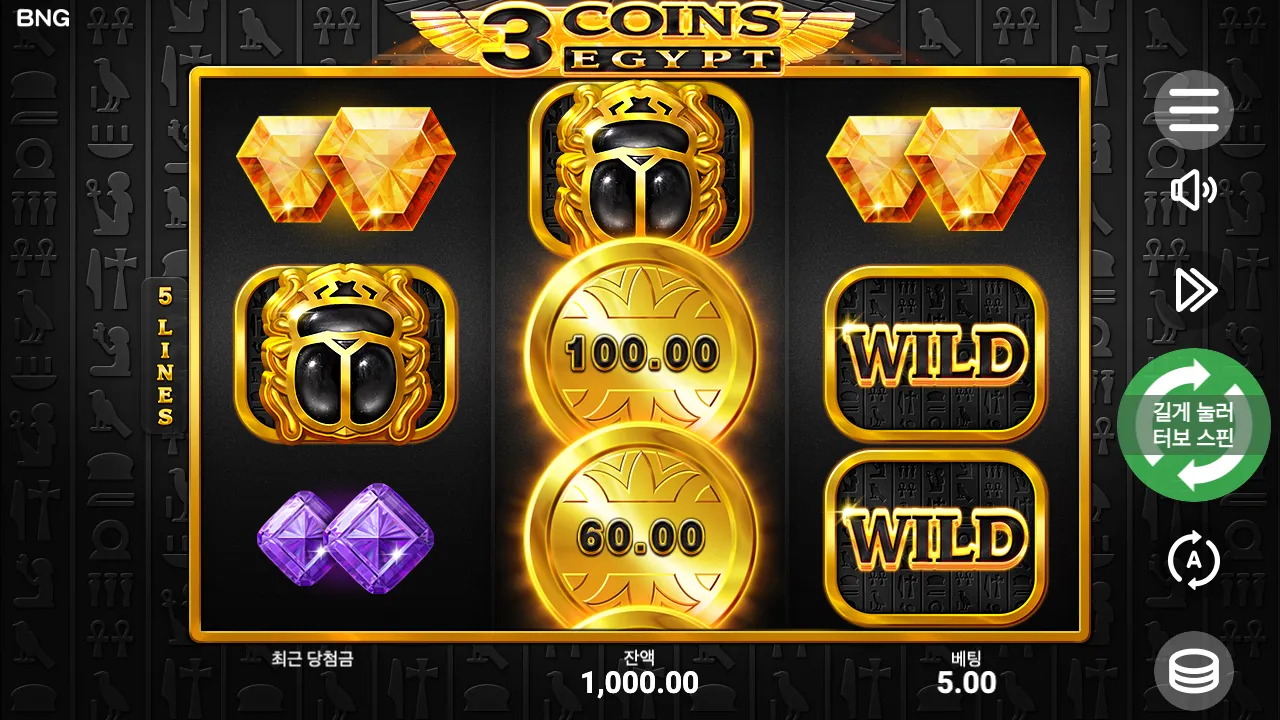Click the WILD symbol on middle row

pyautogui.click(x=934, y=355)
